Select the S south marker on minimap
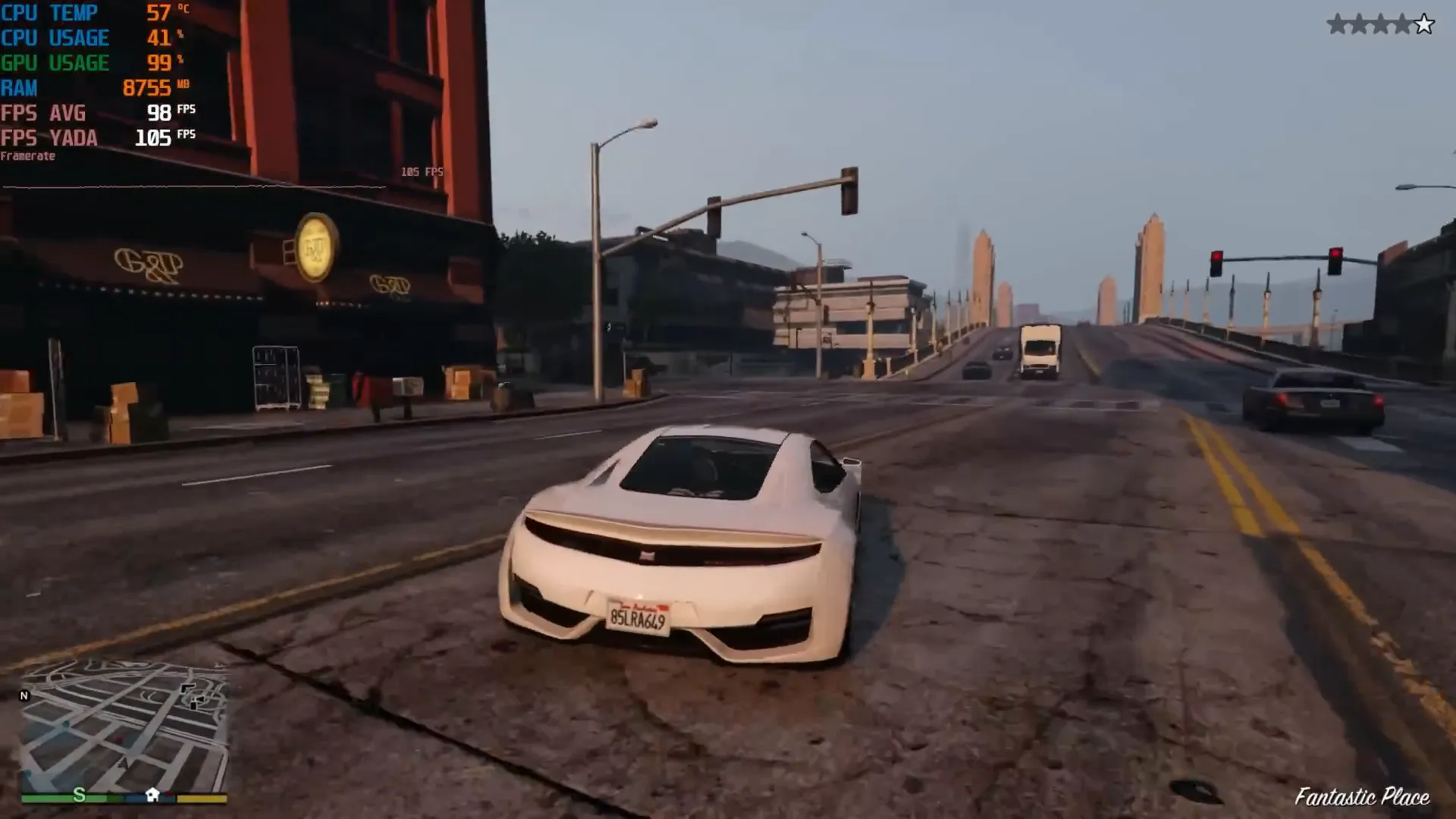The image size is (1456, 819). [x=79, y=794]
